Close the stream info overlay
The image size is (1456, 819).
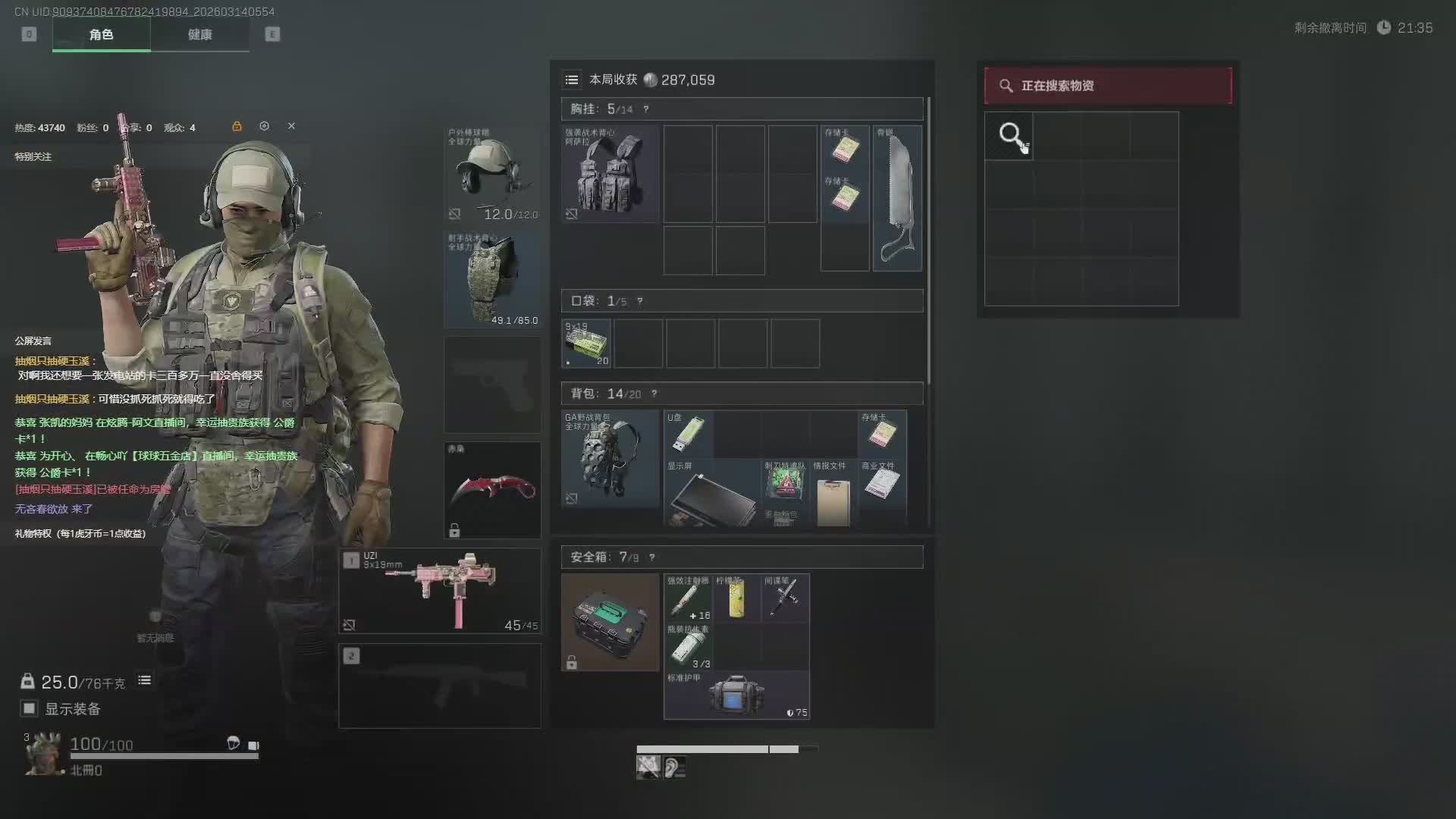point(291,126)
